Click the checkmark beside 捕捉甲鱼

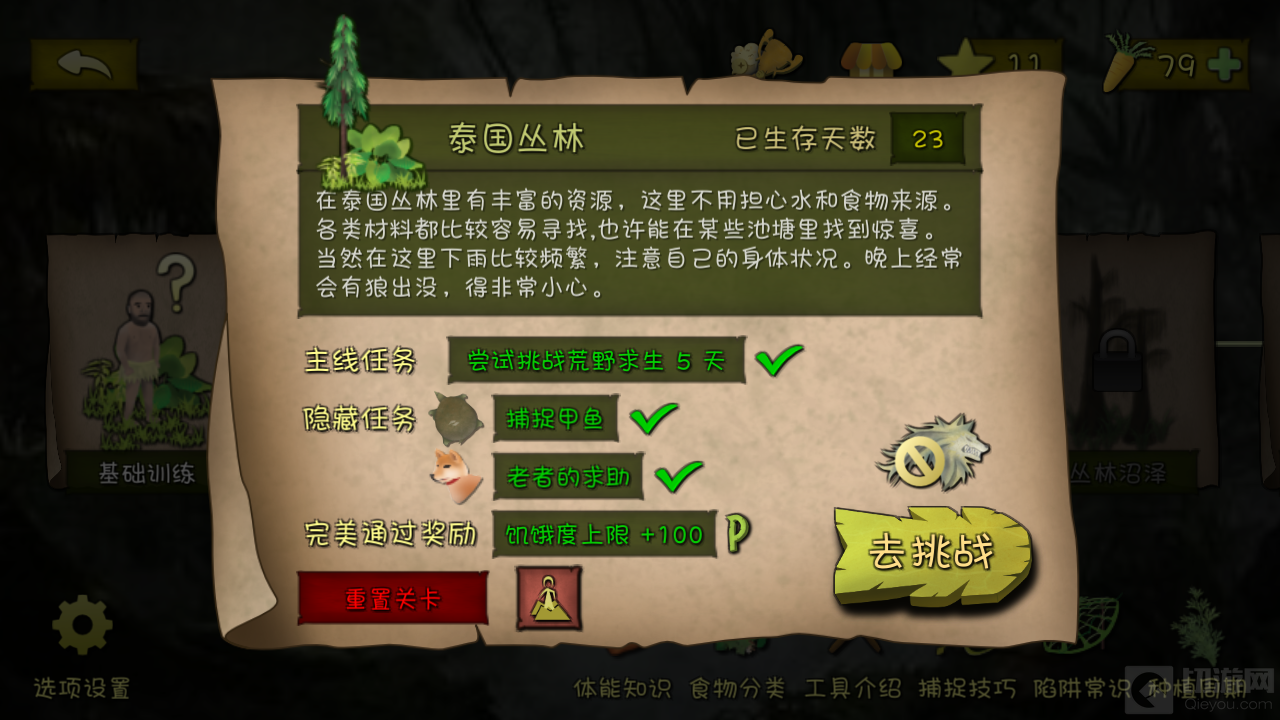655,417
